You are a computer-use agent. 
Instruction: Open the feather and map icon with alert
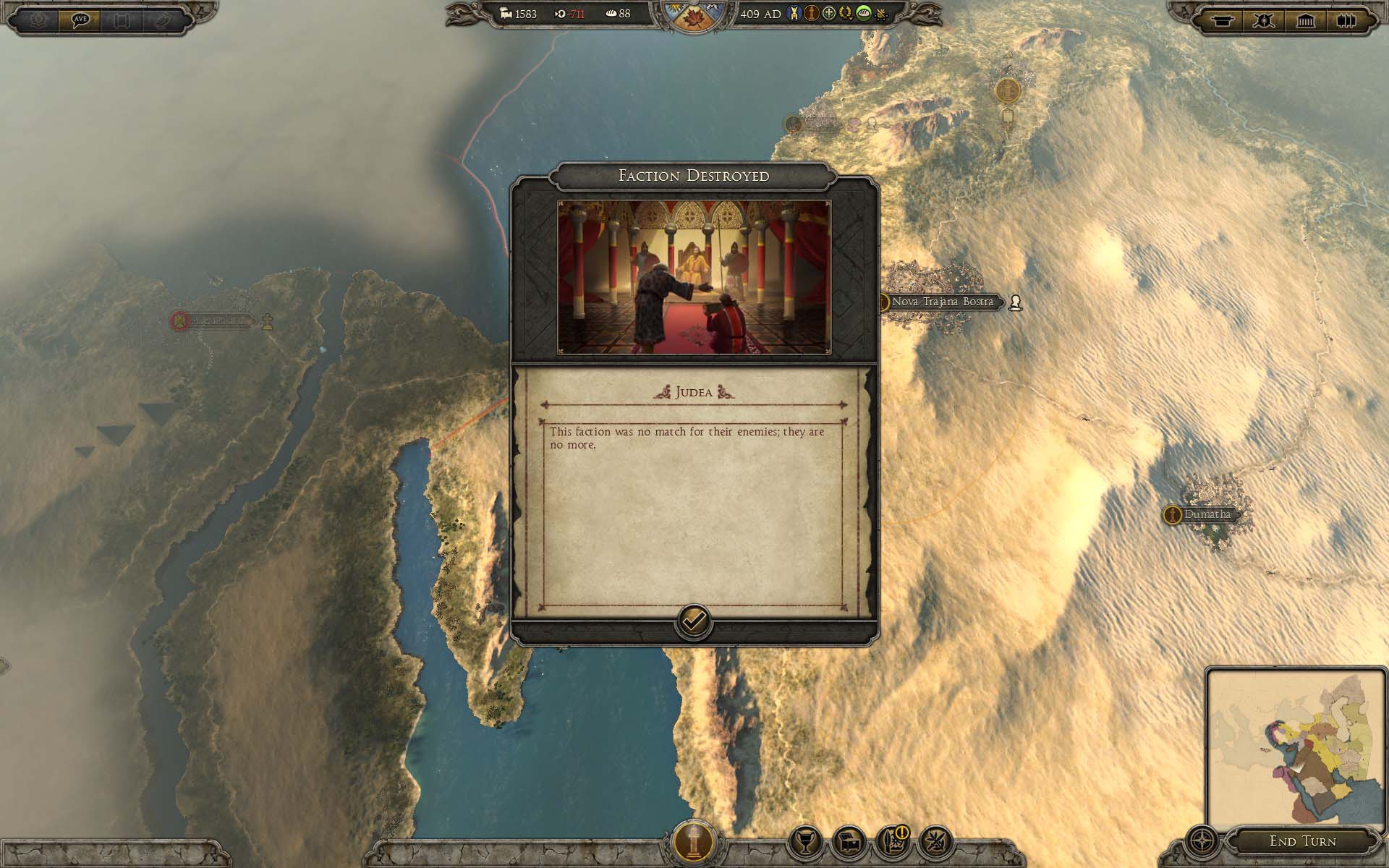(891, 842)
